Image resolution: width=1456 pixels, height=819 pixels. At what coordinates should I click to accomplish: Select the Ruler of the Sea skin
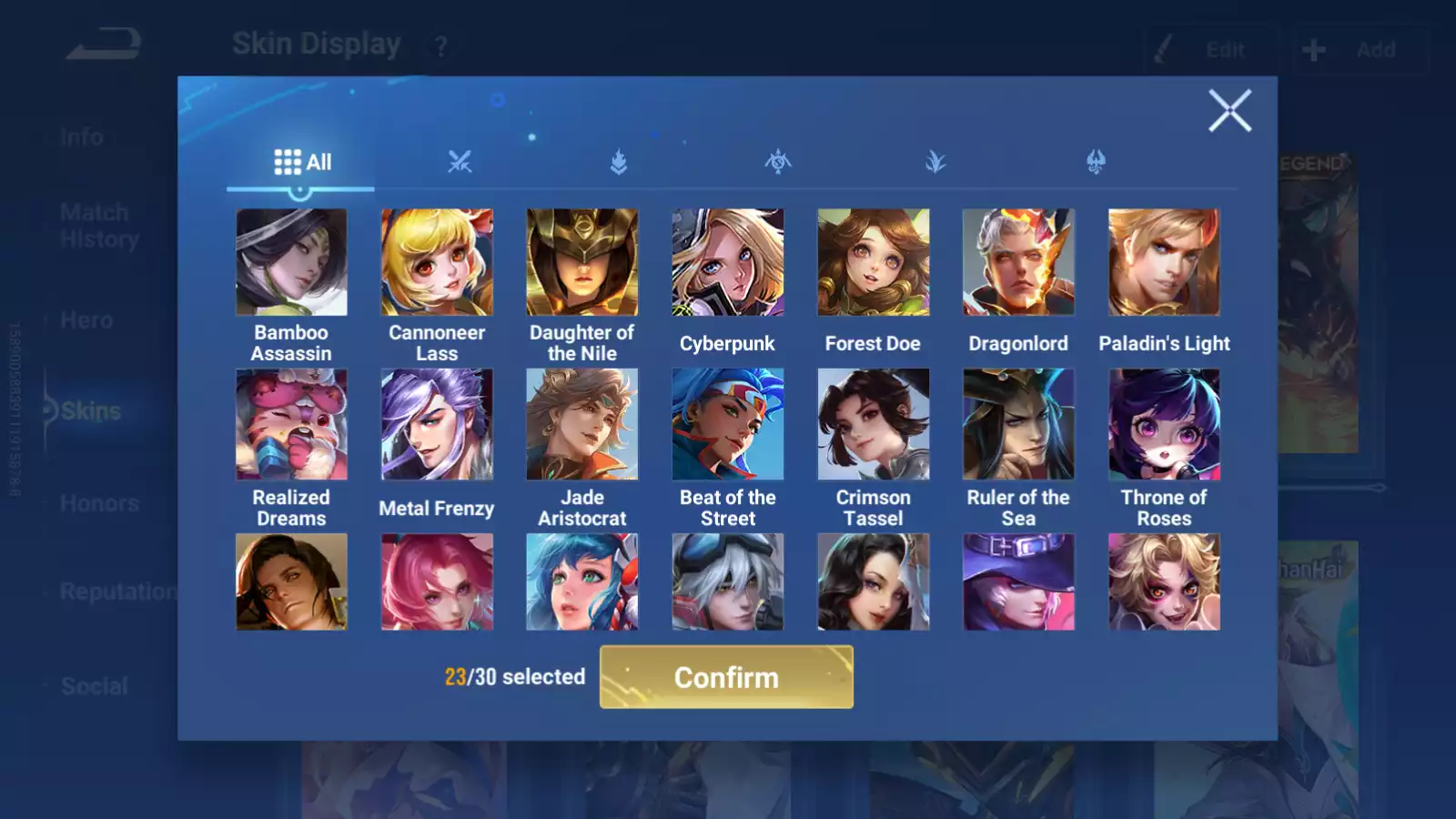click(1018, 424)
